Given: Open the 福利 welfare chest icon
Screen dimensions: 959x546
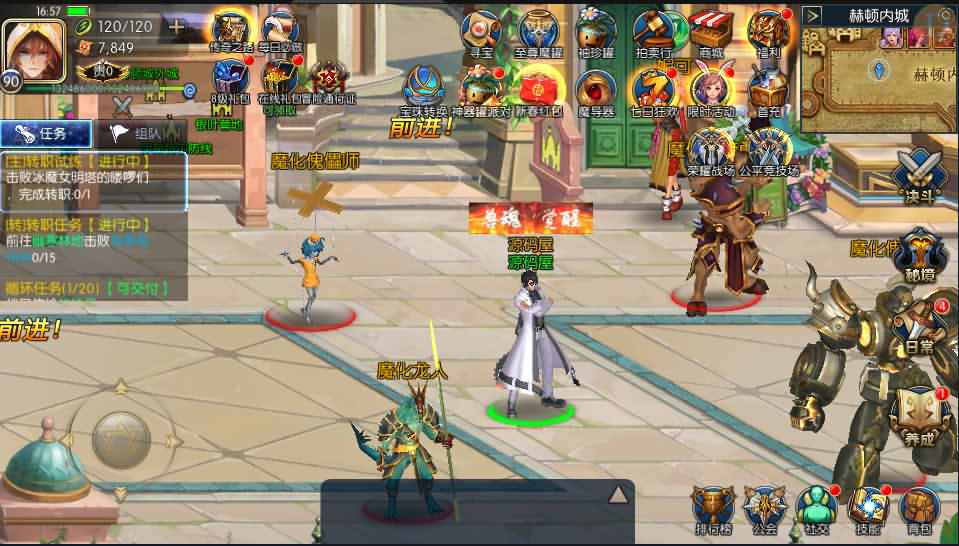Looking at the screenshot, I should point(768,32).
